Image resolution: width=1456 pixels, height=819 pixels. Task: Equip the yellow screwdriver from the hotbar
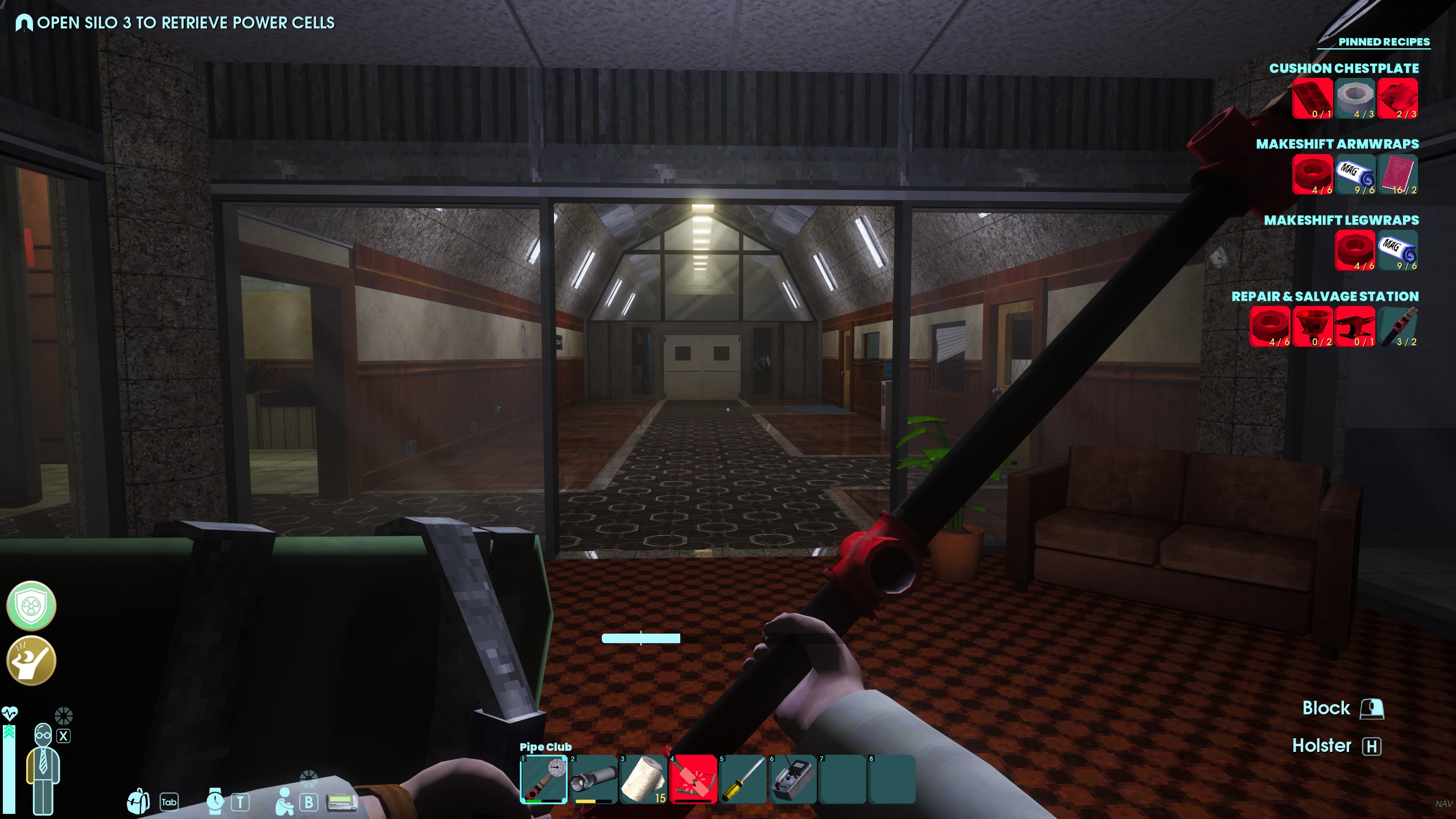pos(742,779)
